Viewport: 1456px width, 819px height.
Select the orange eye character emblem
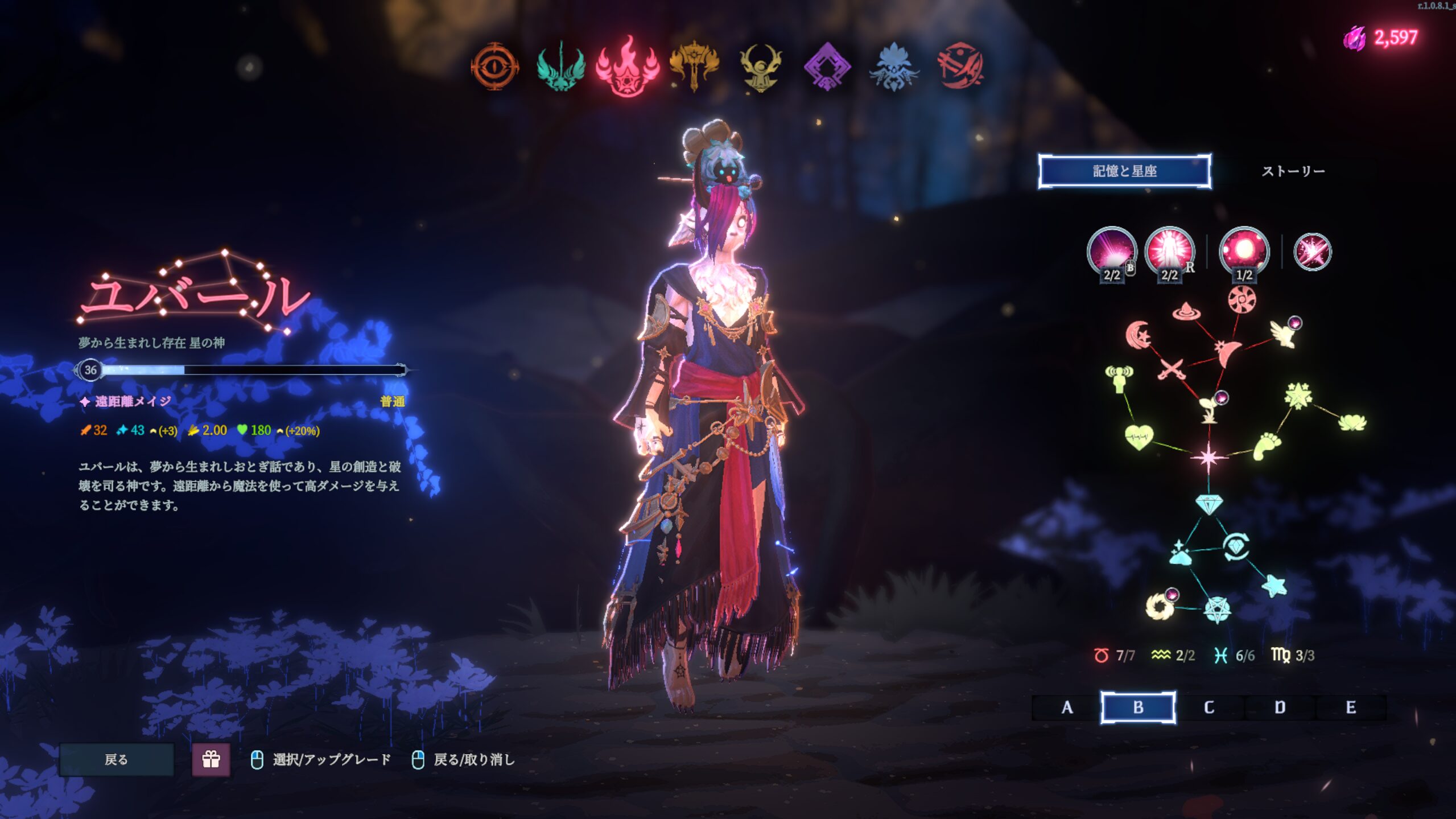pyautogui.click(x=495, y=66)
